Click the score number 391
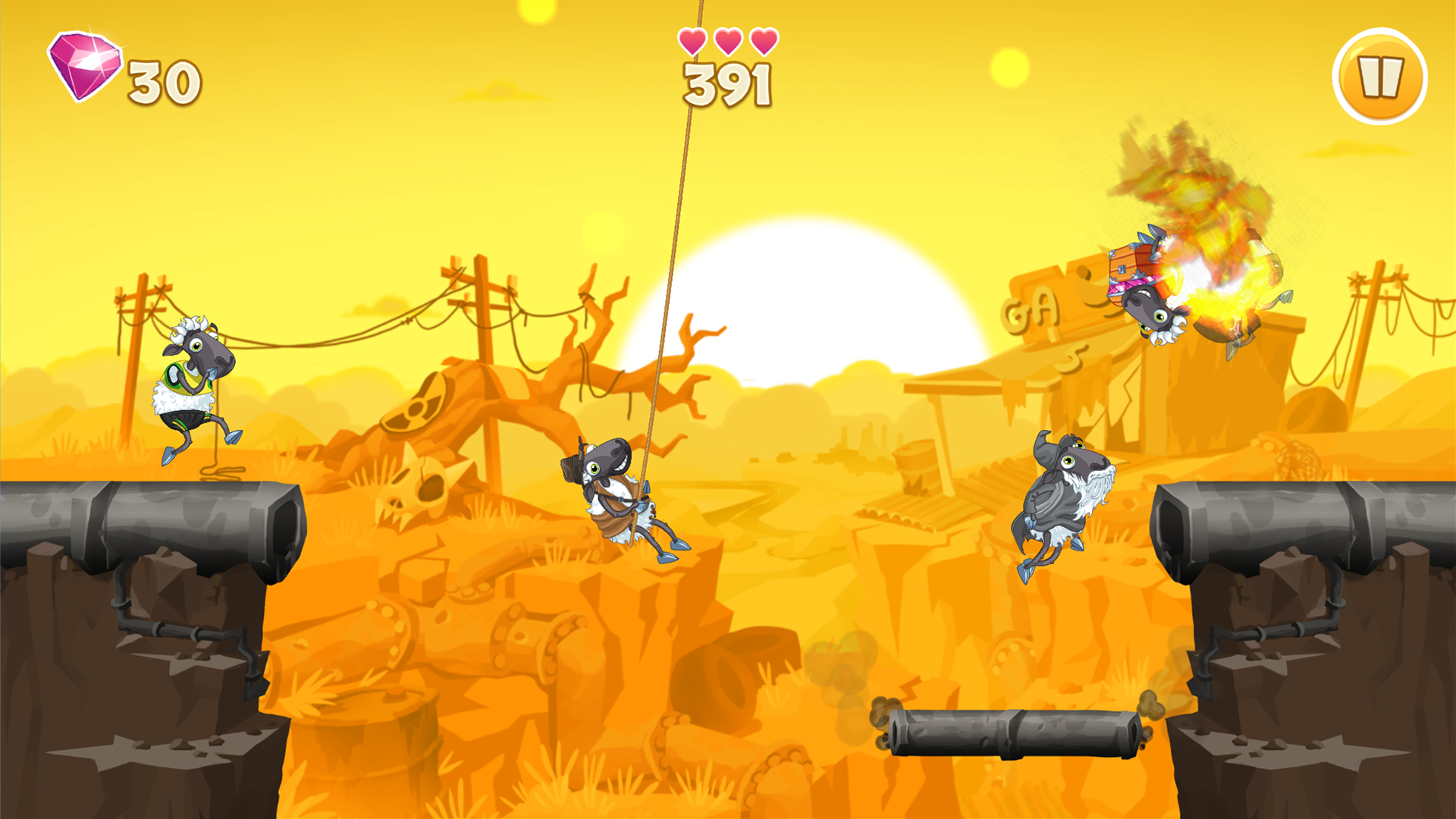 (x=726, y=86)
